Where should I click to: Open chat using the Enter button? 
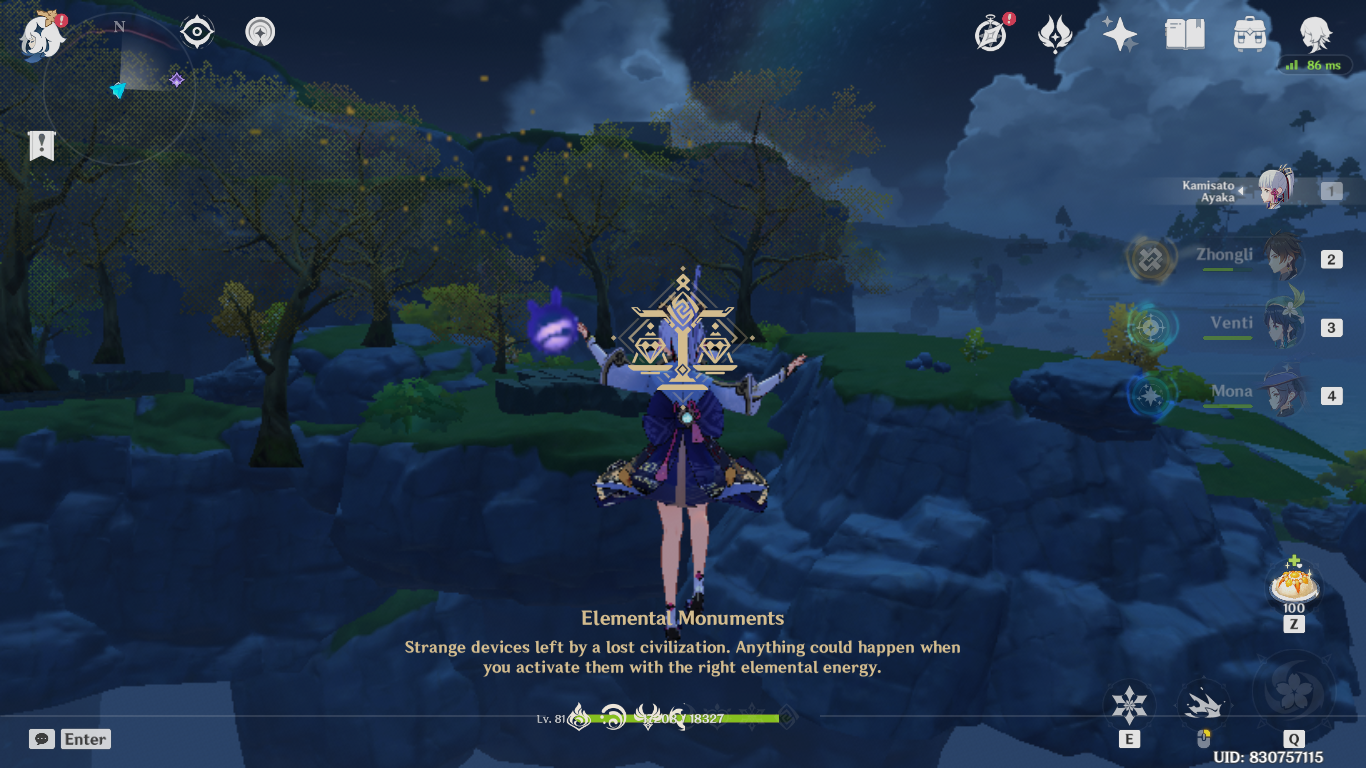83,739
